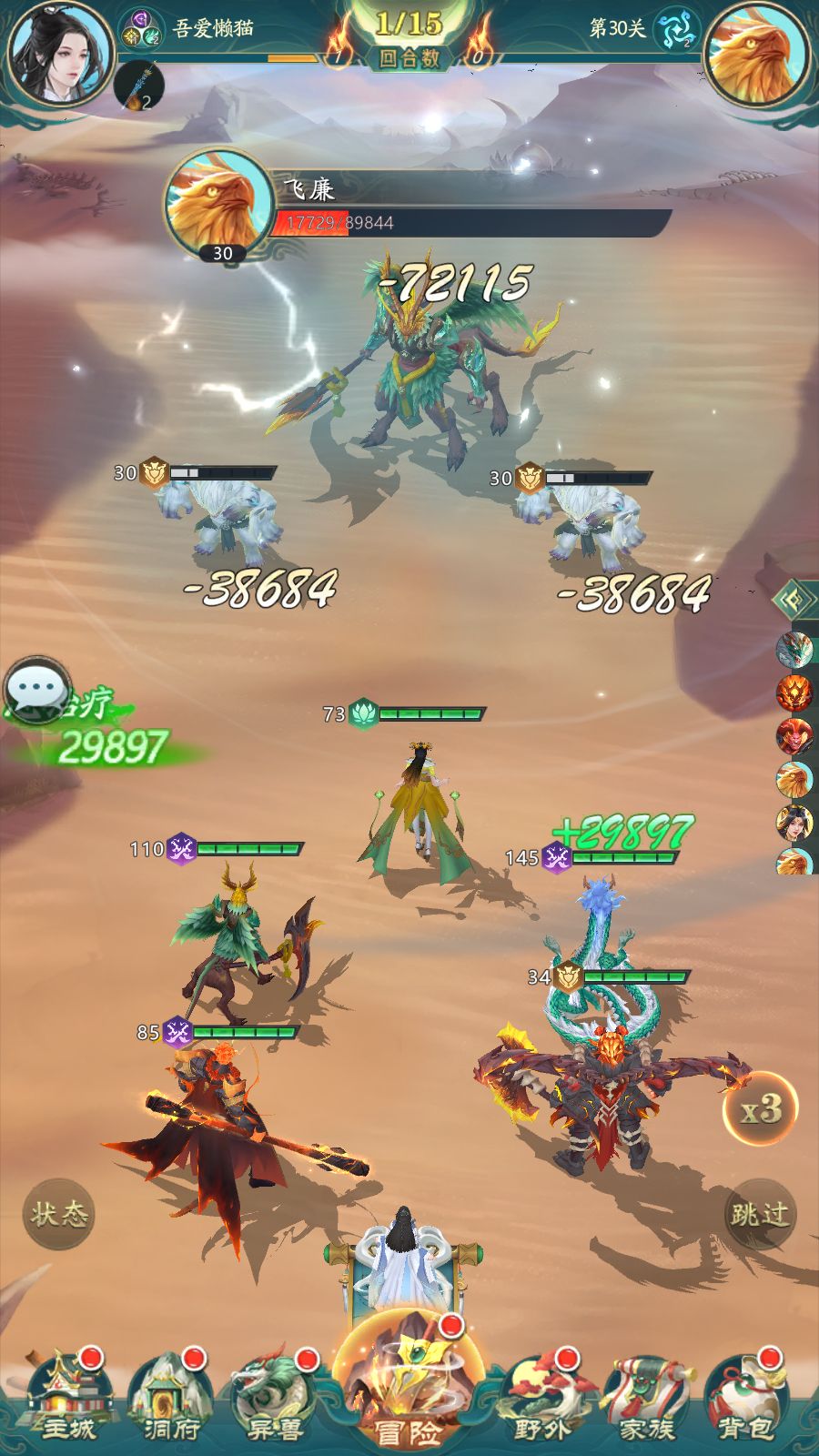This screenshot has width=819, height=1456.
Task: Switch to the 野外 wilderness screen
Action: point(543,1401)
